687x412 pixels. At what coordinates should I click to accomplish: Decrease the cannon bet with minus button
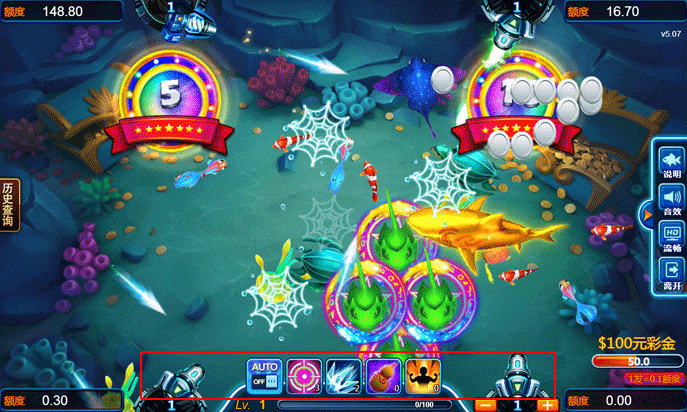click(x=485, y=405)
